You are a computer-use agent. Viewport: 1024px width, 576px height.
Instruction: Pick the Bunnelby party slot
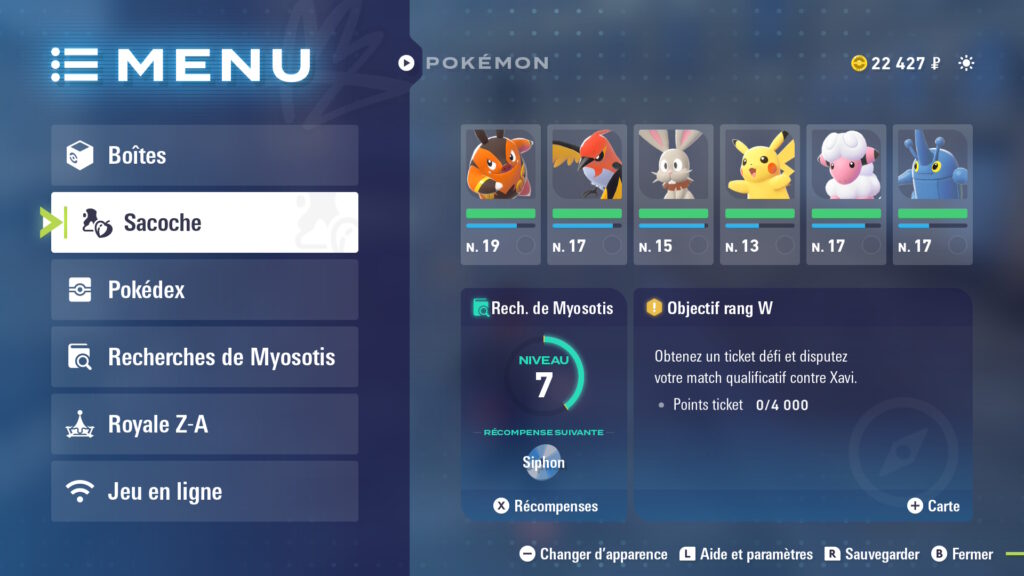673,194
